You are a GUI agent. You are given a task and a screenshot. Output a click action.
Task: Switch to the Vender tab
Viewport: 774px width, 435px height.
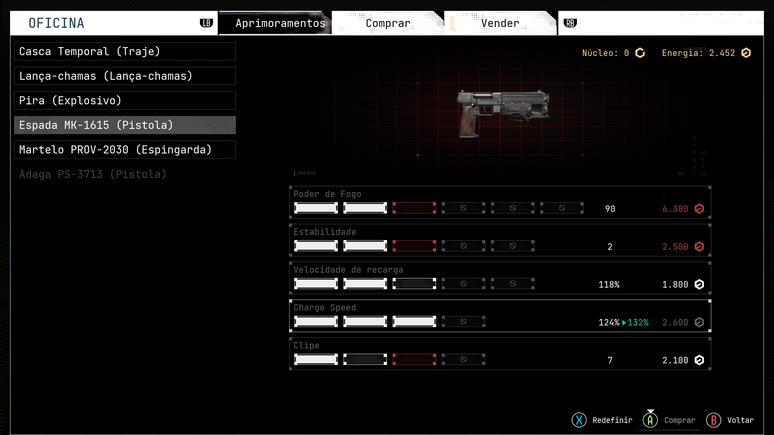pyautogui.click(x=499, y=23)
